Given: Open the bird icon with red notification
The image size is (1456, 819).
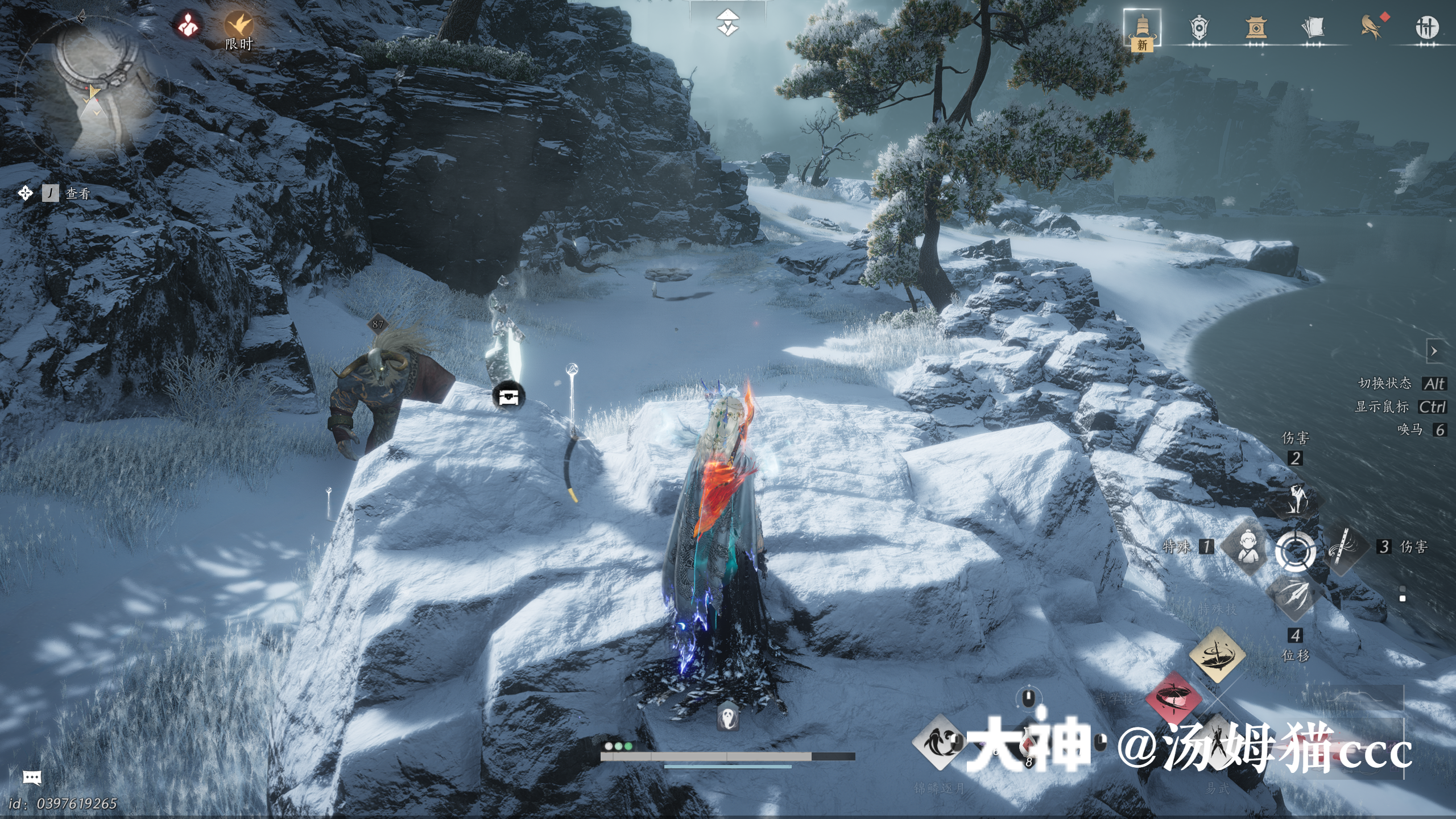Looking at the screenshot, I should pyautogui.click(x=1371, y=26).
